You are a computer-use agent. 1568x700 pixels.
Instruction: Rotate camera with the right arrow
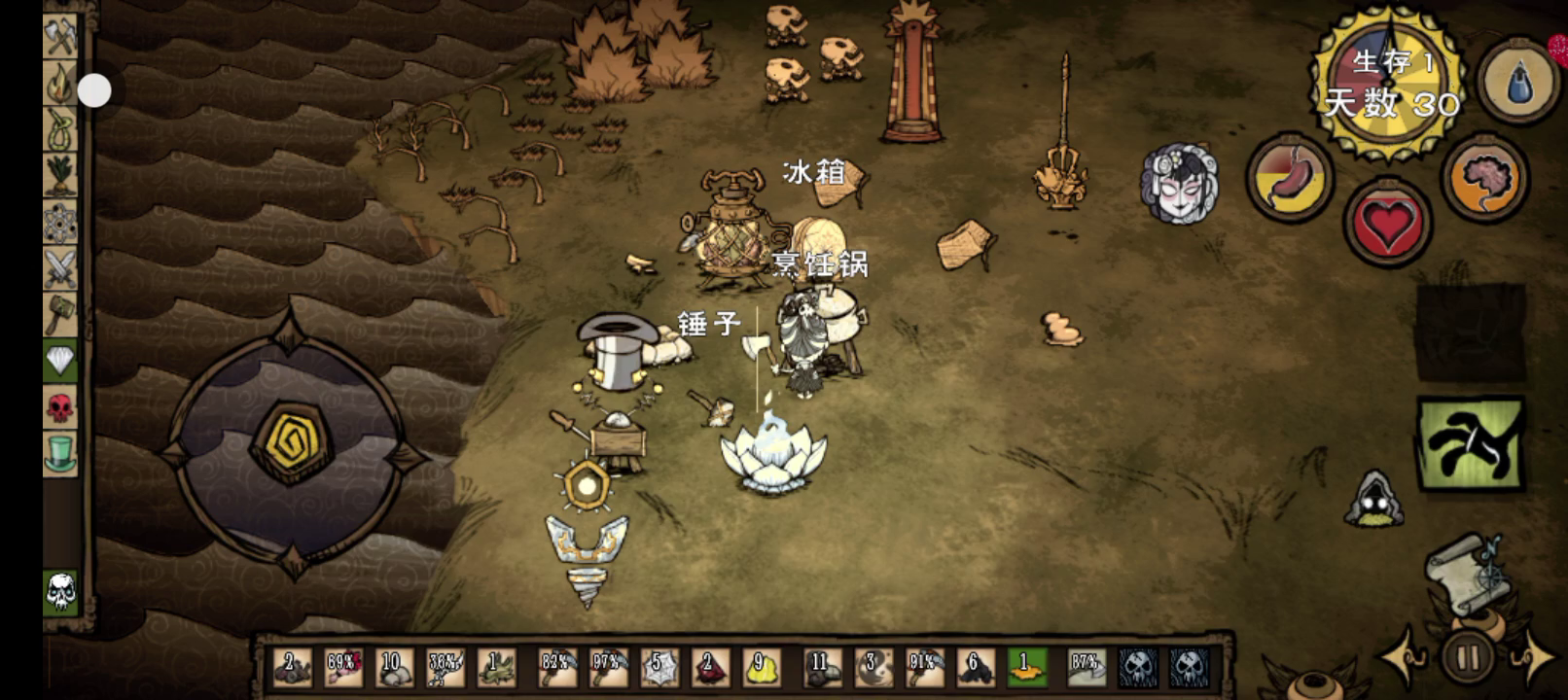coord(1533,658)
